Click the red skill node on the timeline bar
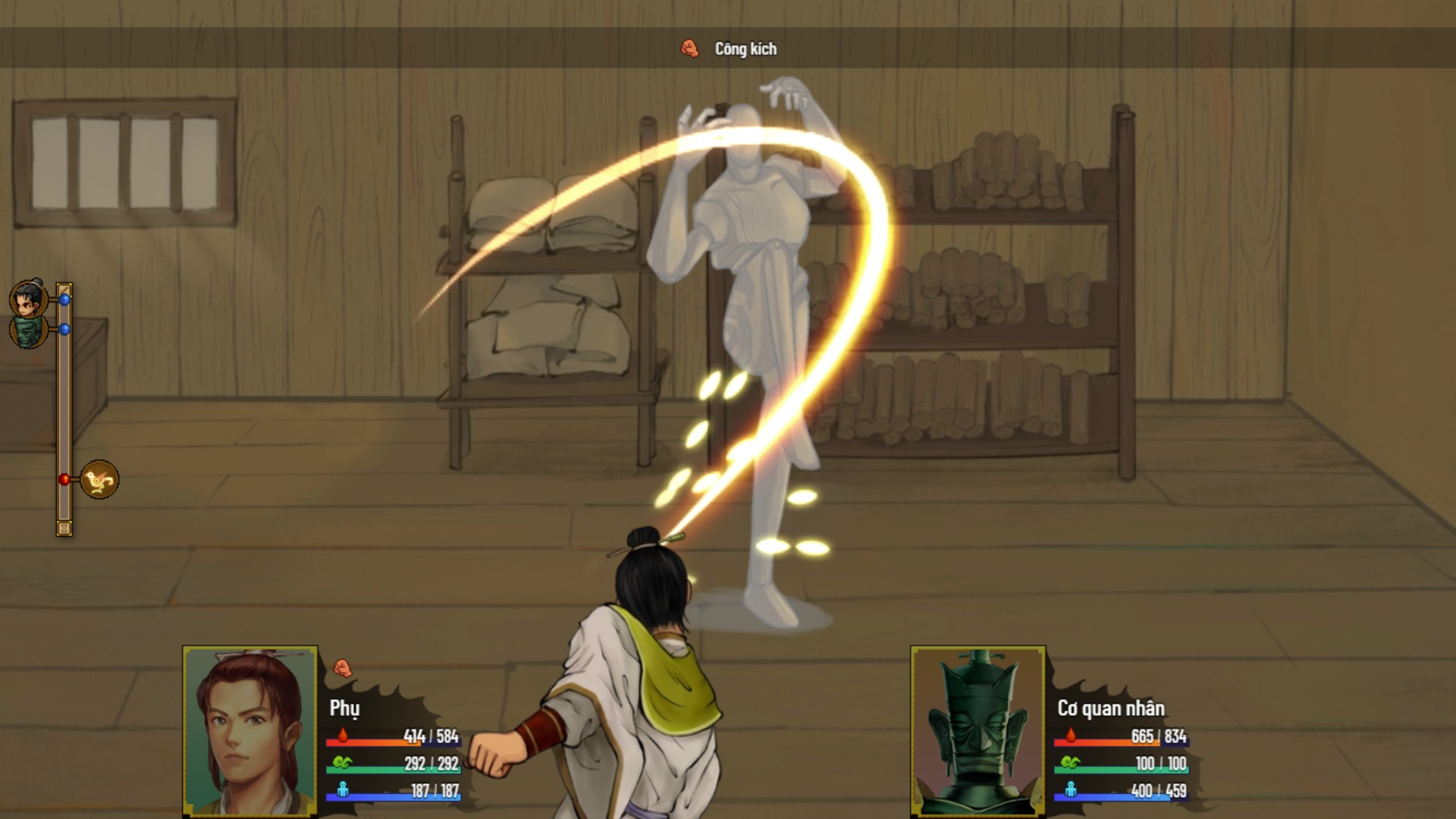This screenshot has height=819, width=1456. point(64,479)
